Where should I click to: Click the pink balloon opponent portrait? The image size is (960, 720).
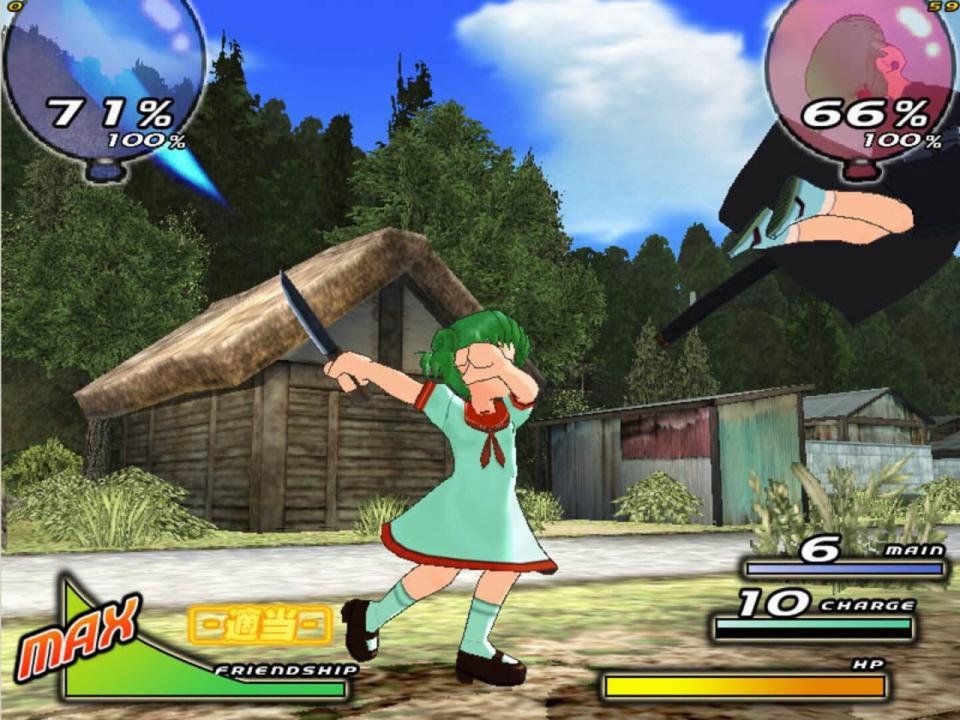point(860,78)
